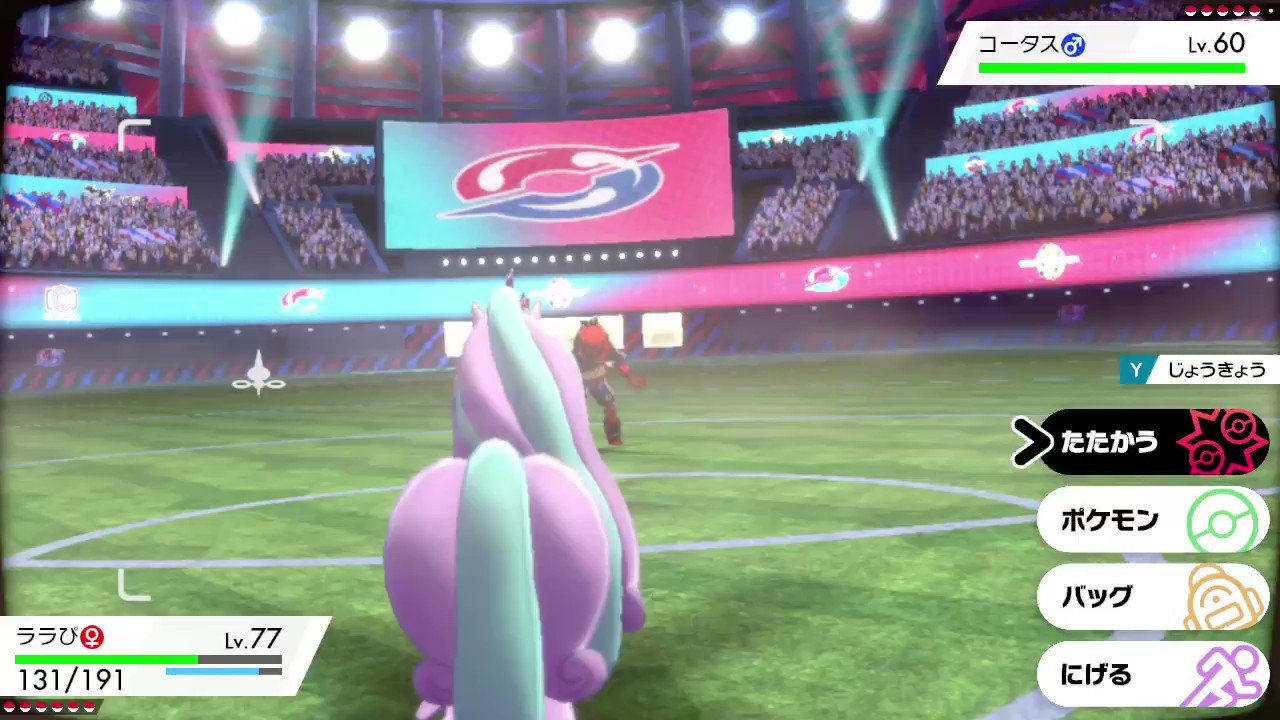Open the ポケモン switch menu
The height and width of the screenshot is (720, 1280).
click(x=1108, y=520)
